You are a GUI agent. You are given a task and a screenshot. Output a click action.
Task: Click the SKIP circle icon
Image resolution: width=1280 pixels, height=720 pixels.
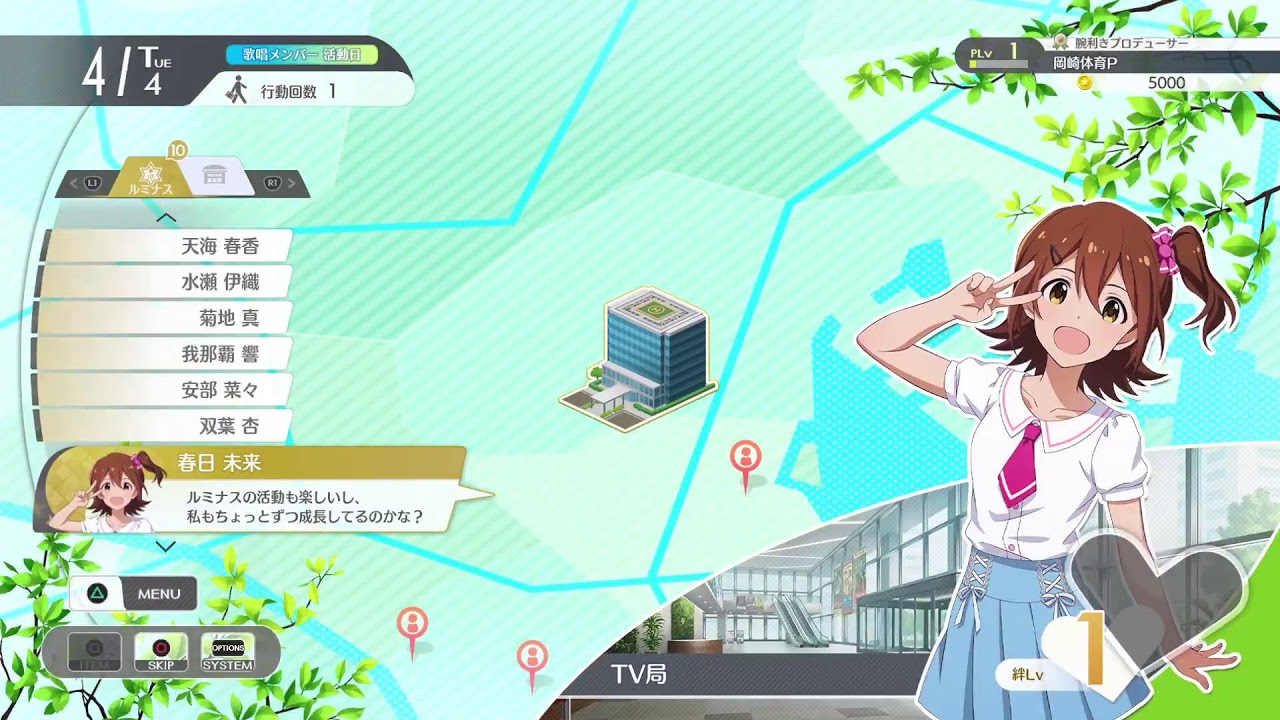[x=161, y=650]
